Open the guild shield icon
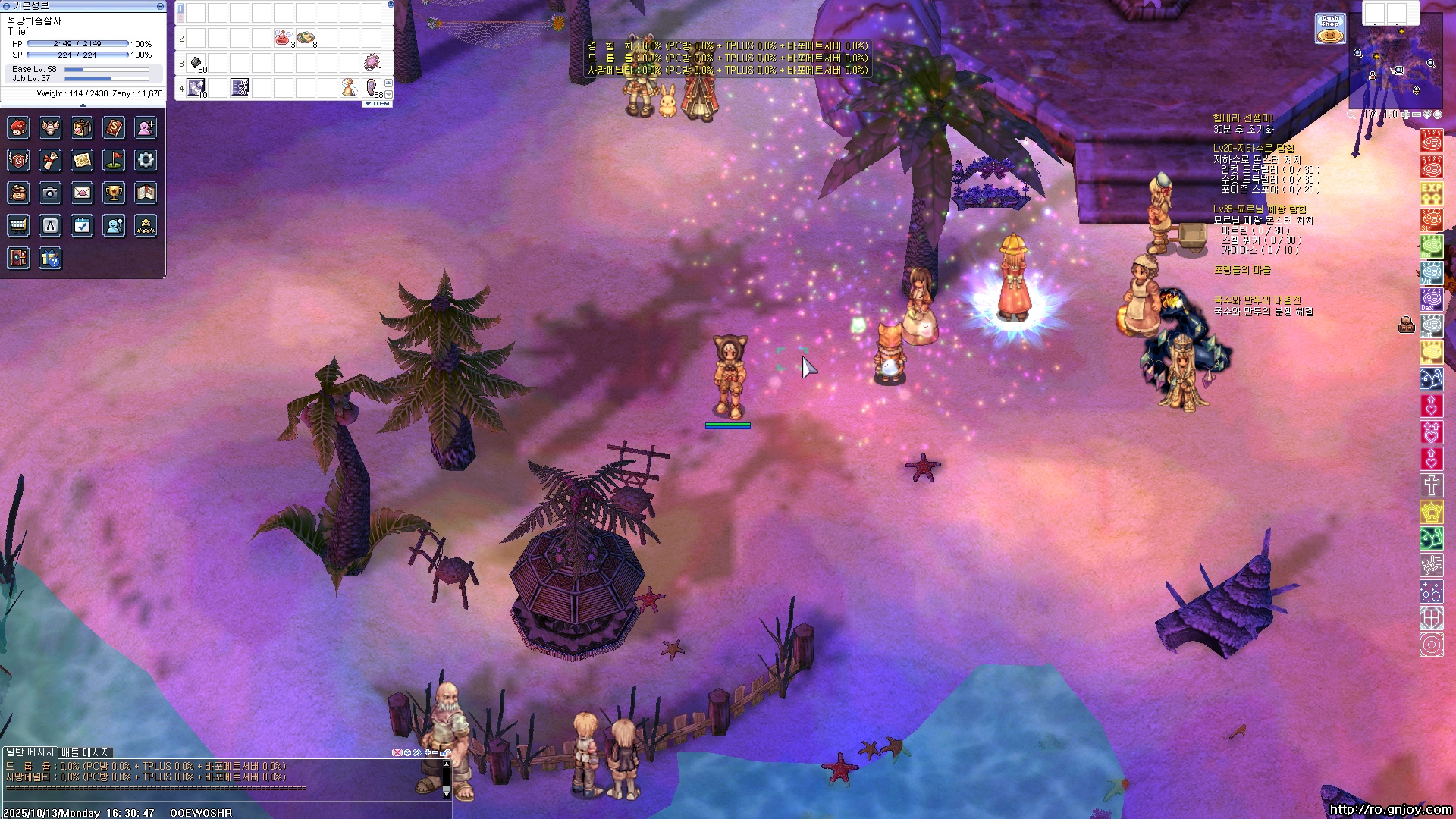This screenshot has height=819, width=1456. point(18,160)
